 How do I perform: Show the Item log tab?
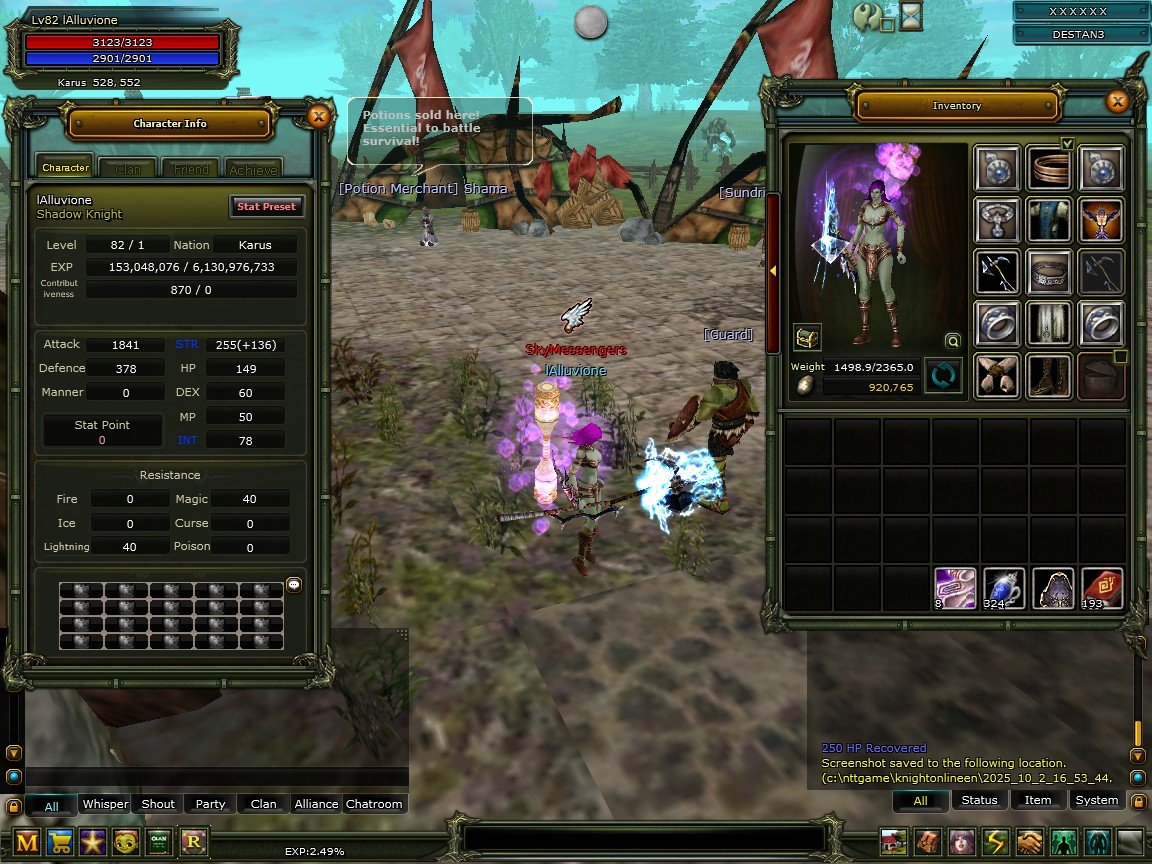tap(1038, 800)
